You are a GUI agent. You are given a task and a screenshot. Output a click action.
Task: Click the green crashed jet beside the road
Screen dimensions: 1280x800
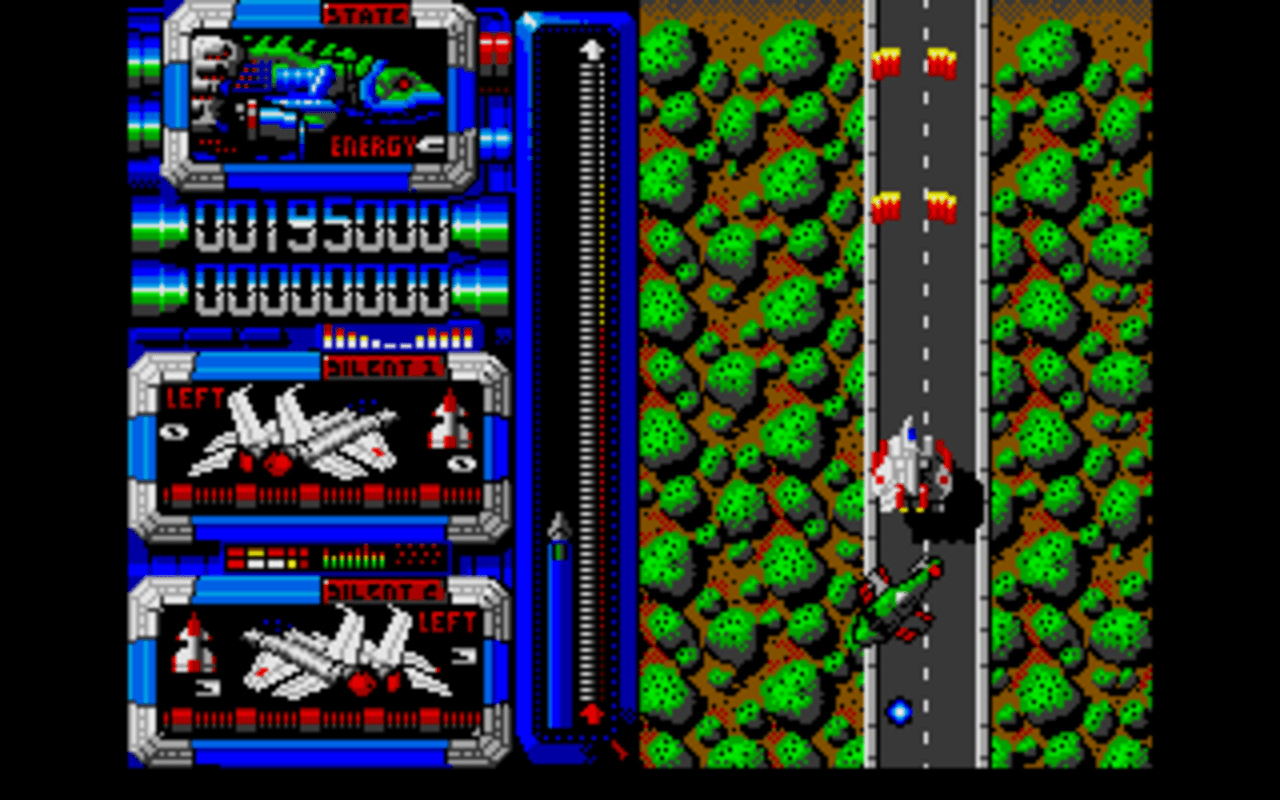pyautogui.click(x=900, y=600)
